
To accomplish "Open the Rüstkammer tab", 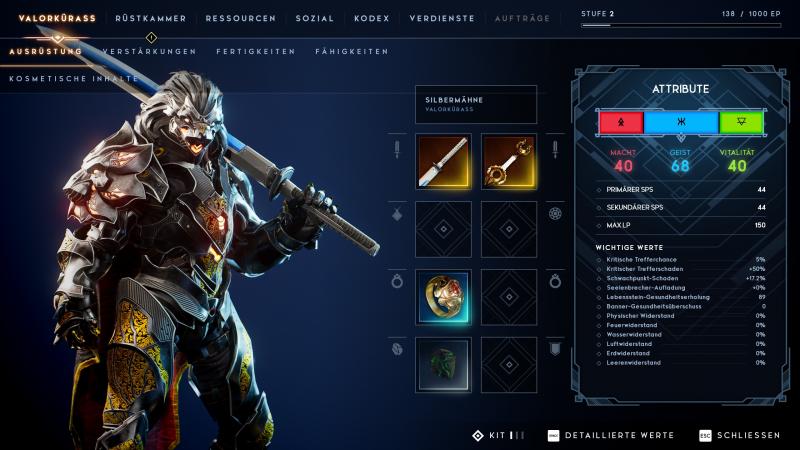I will click(x=153, y=18).
